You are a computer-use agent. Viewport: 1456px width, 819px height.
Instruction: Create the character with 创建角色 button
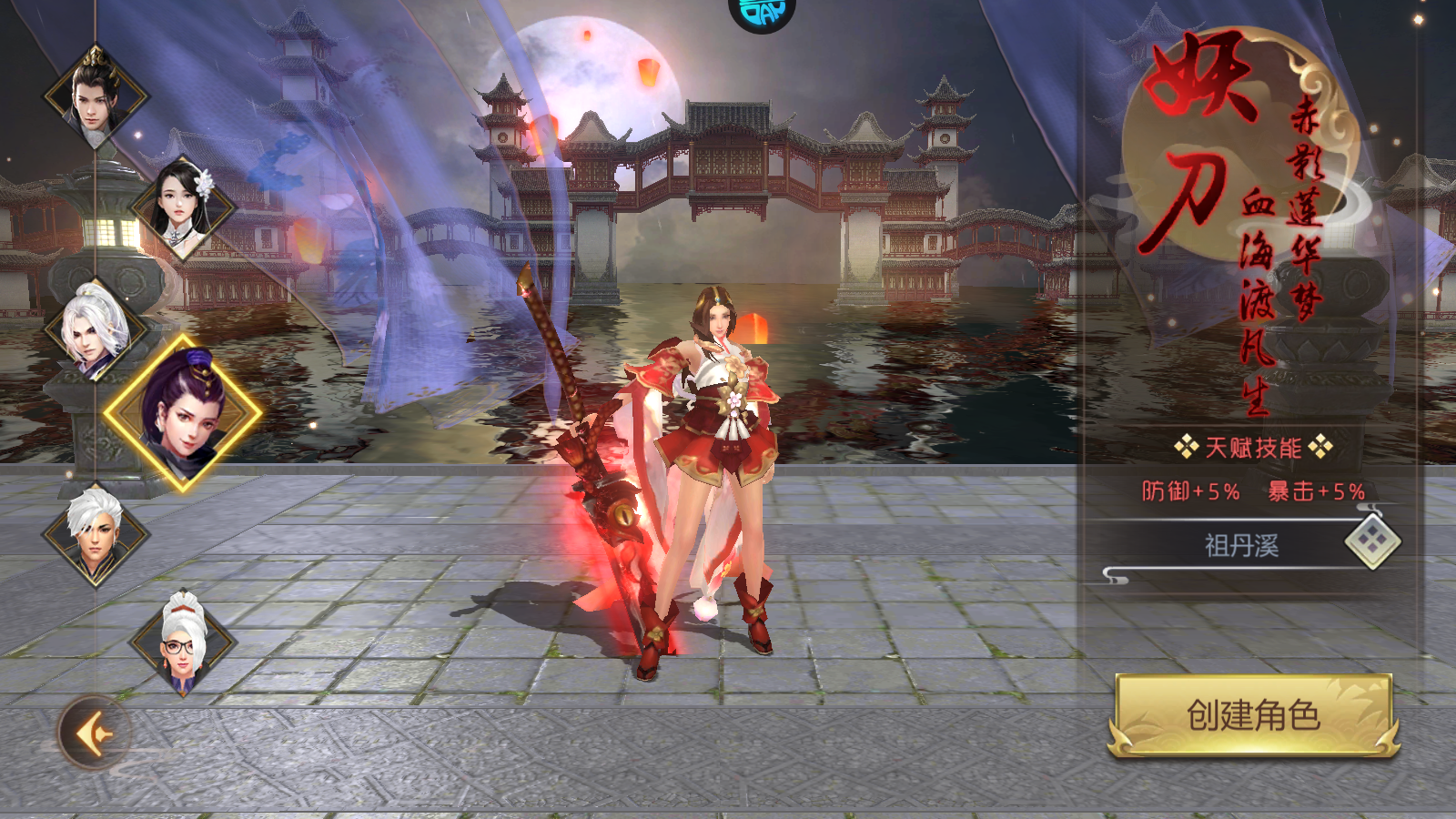point(1253,715)
